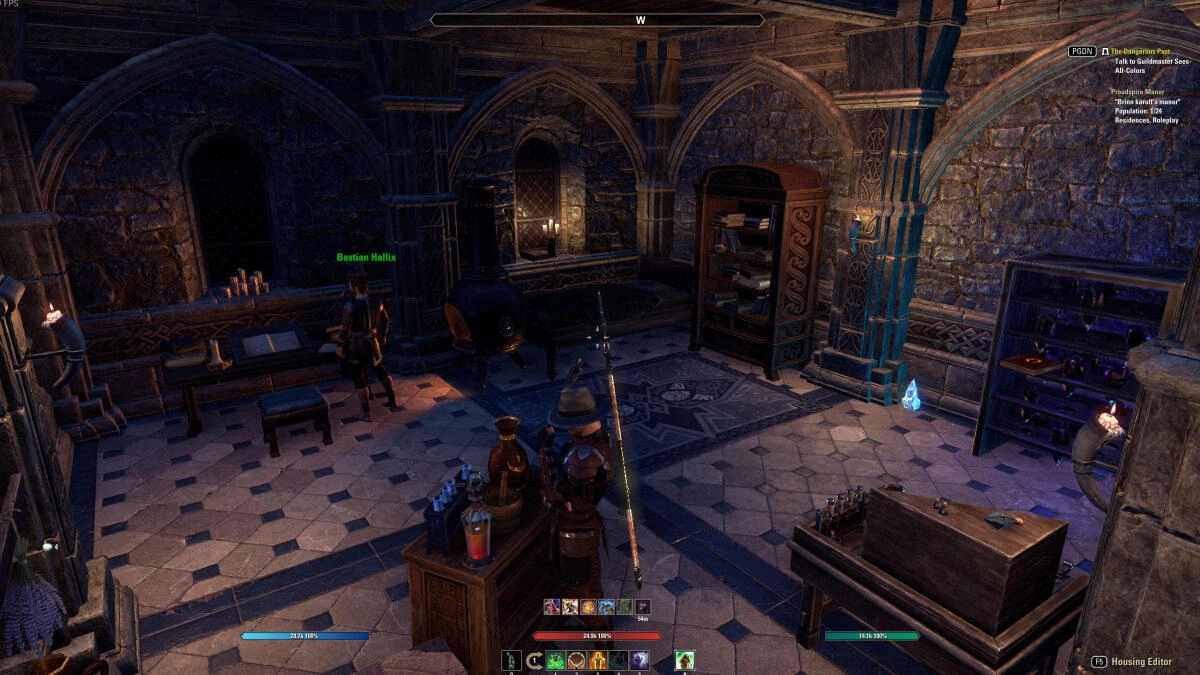Image resolution: width=1200 pixels, height=675 pixels.
Task: Check the orange explosion buff icon
Action: point(569,606)
